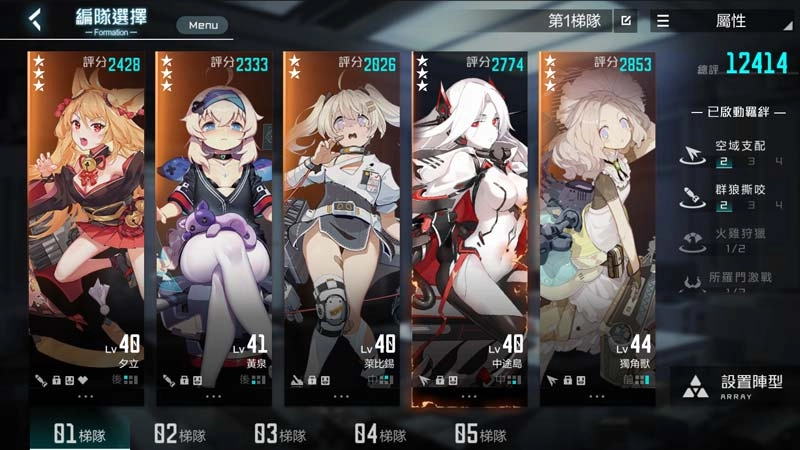800x450 pixels.
Task: Switch to the 02梯隊 tab
Action: [x=180, y=434]
